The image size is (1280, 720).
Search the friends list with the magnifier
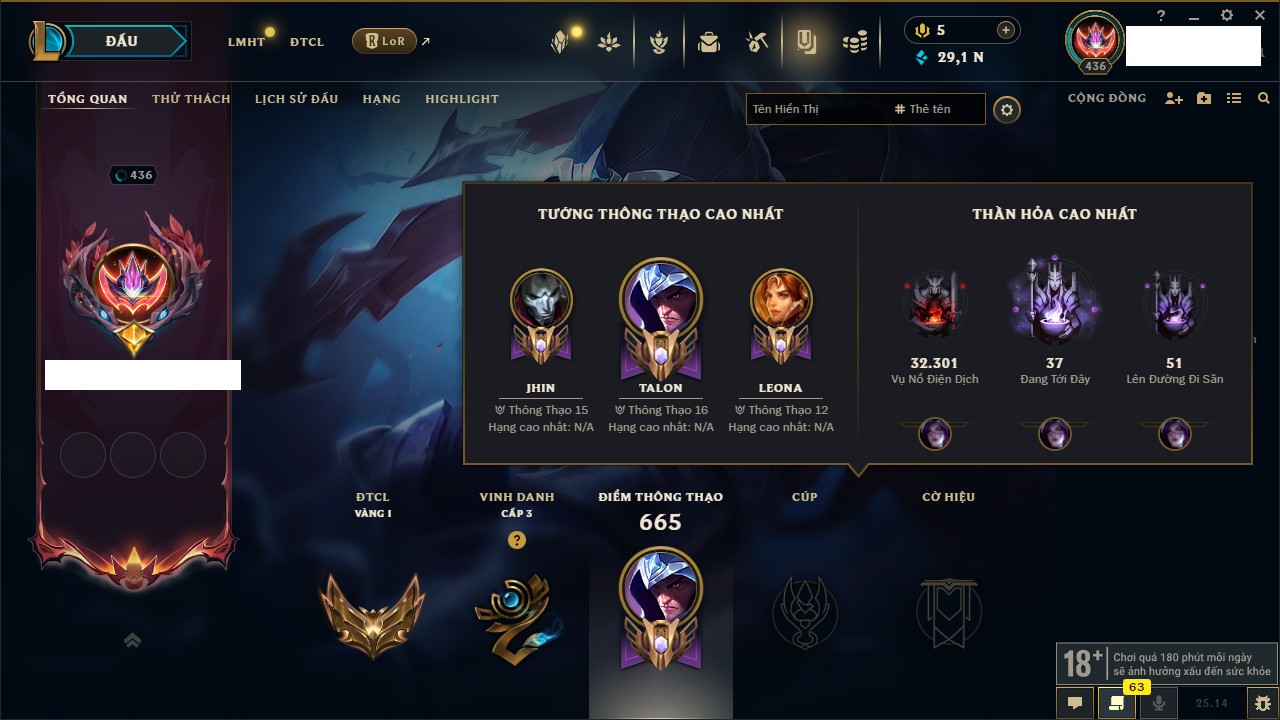(1264, 98)
